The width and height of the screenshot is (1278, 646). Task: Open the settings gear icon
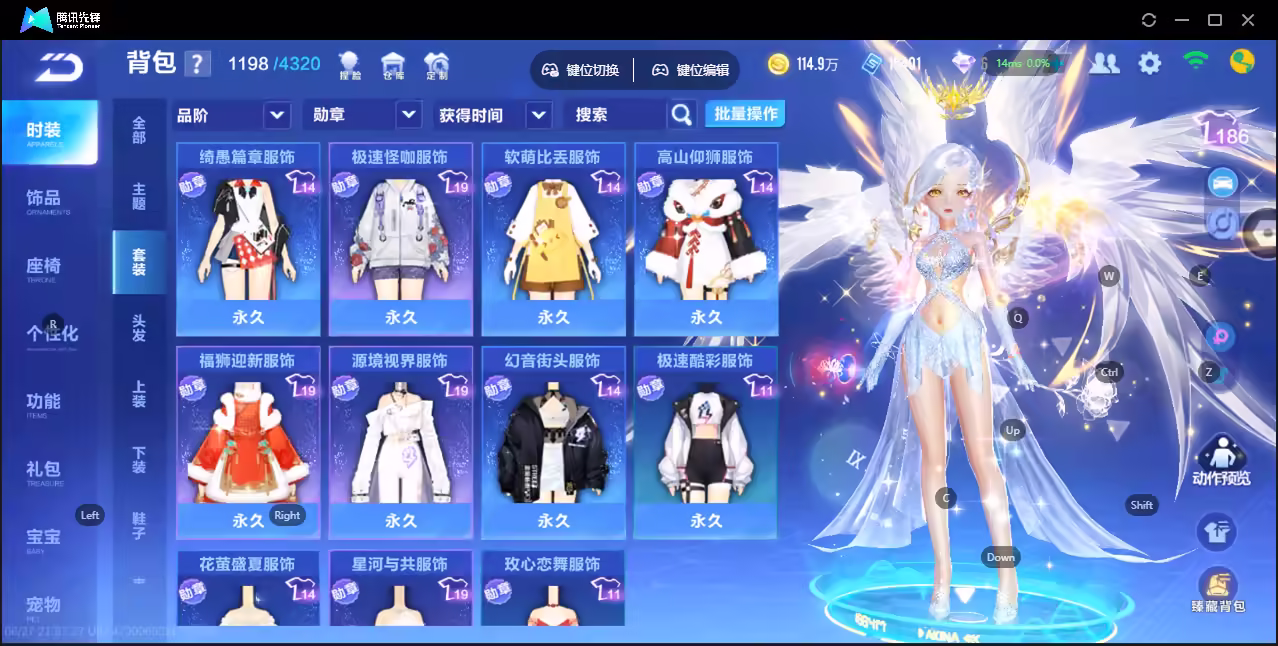click(1150, 64)
